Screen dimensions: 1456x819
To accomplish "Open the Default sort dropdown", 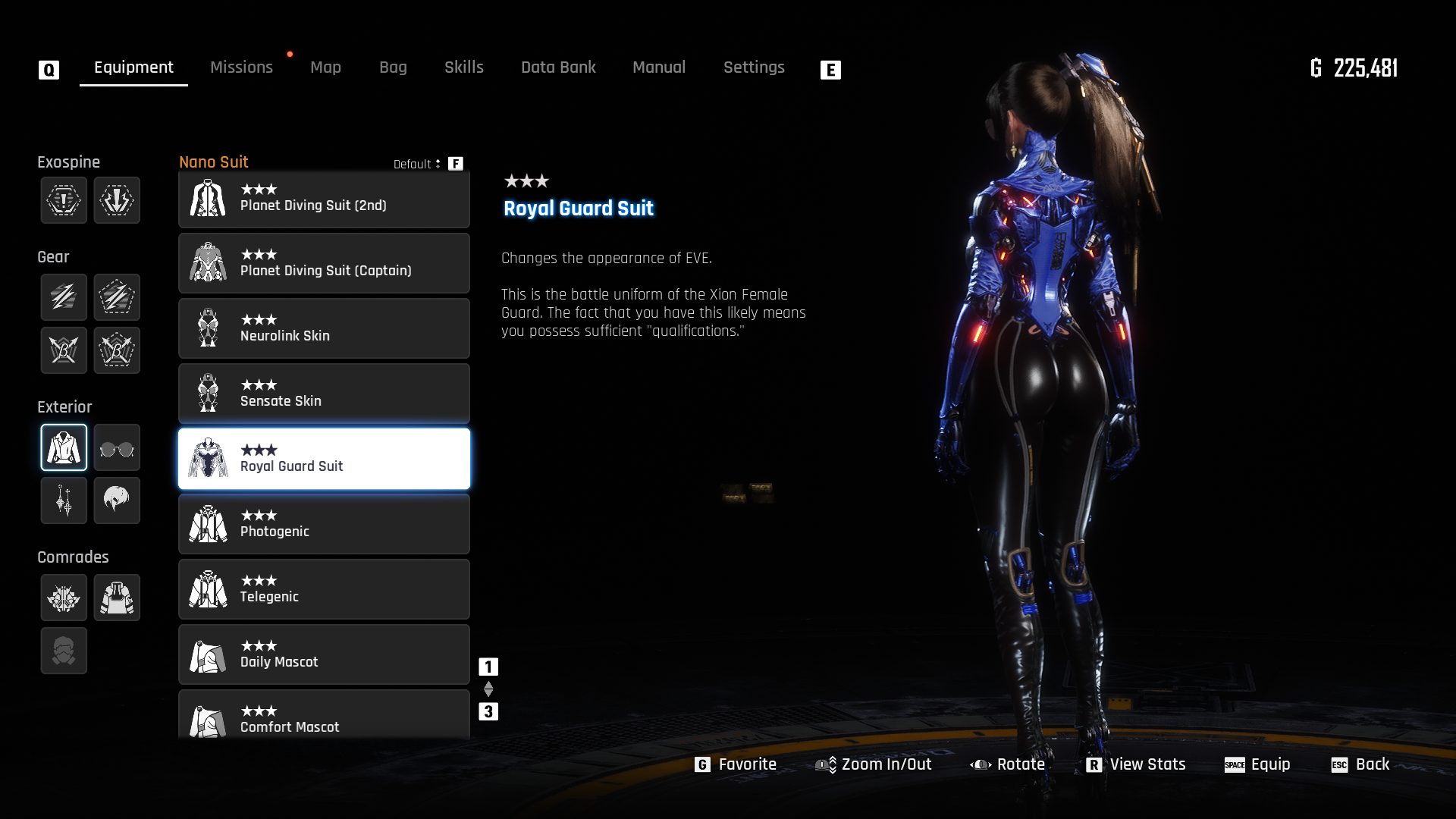I will 417,164.
